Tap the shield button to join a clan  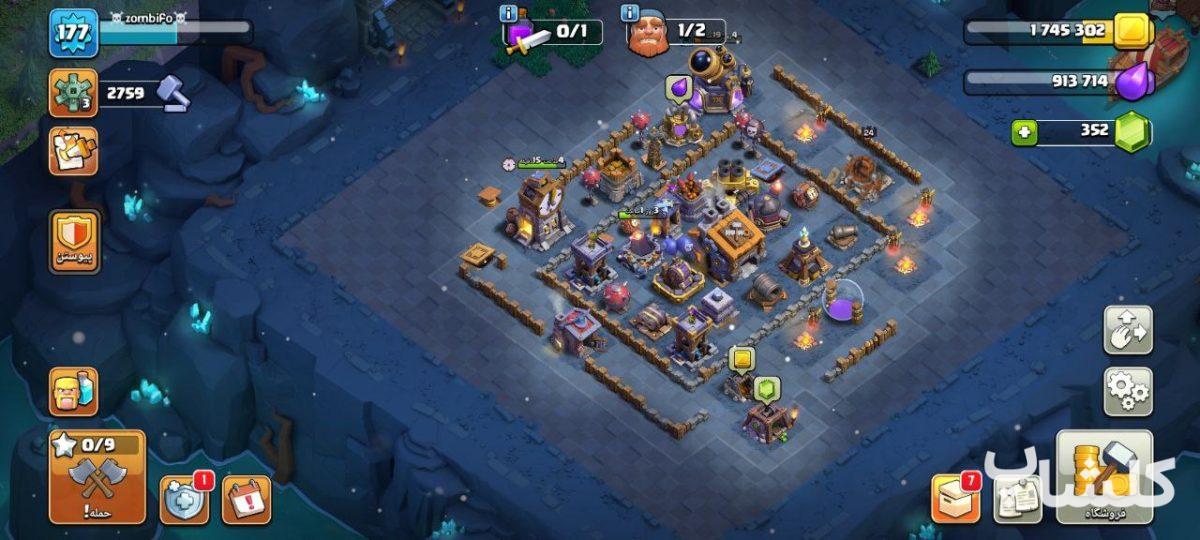tap(74, 241)
